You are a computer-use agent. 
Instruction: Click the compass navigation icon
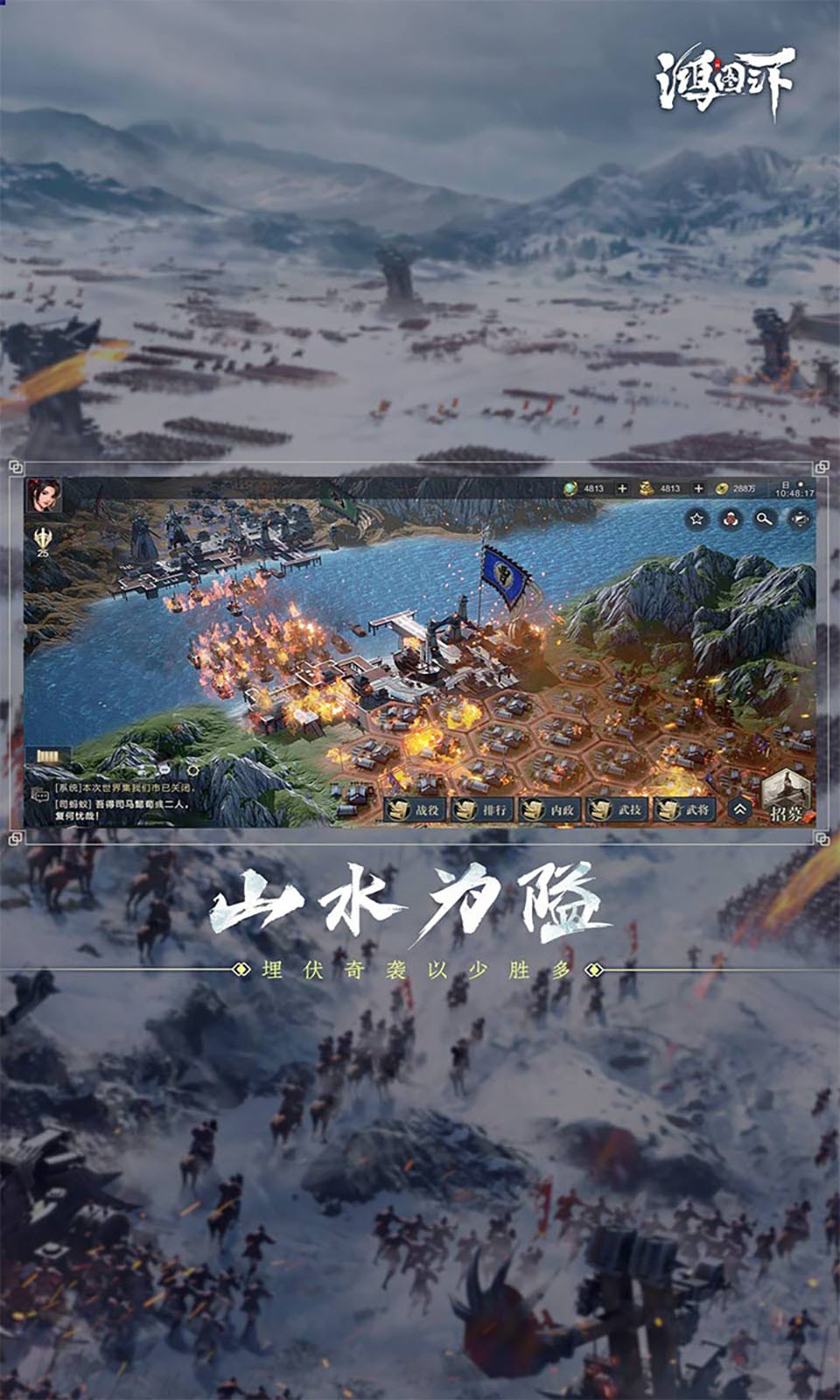[800, 520]
